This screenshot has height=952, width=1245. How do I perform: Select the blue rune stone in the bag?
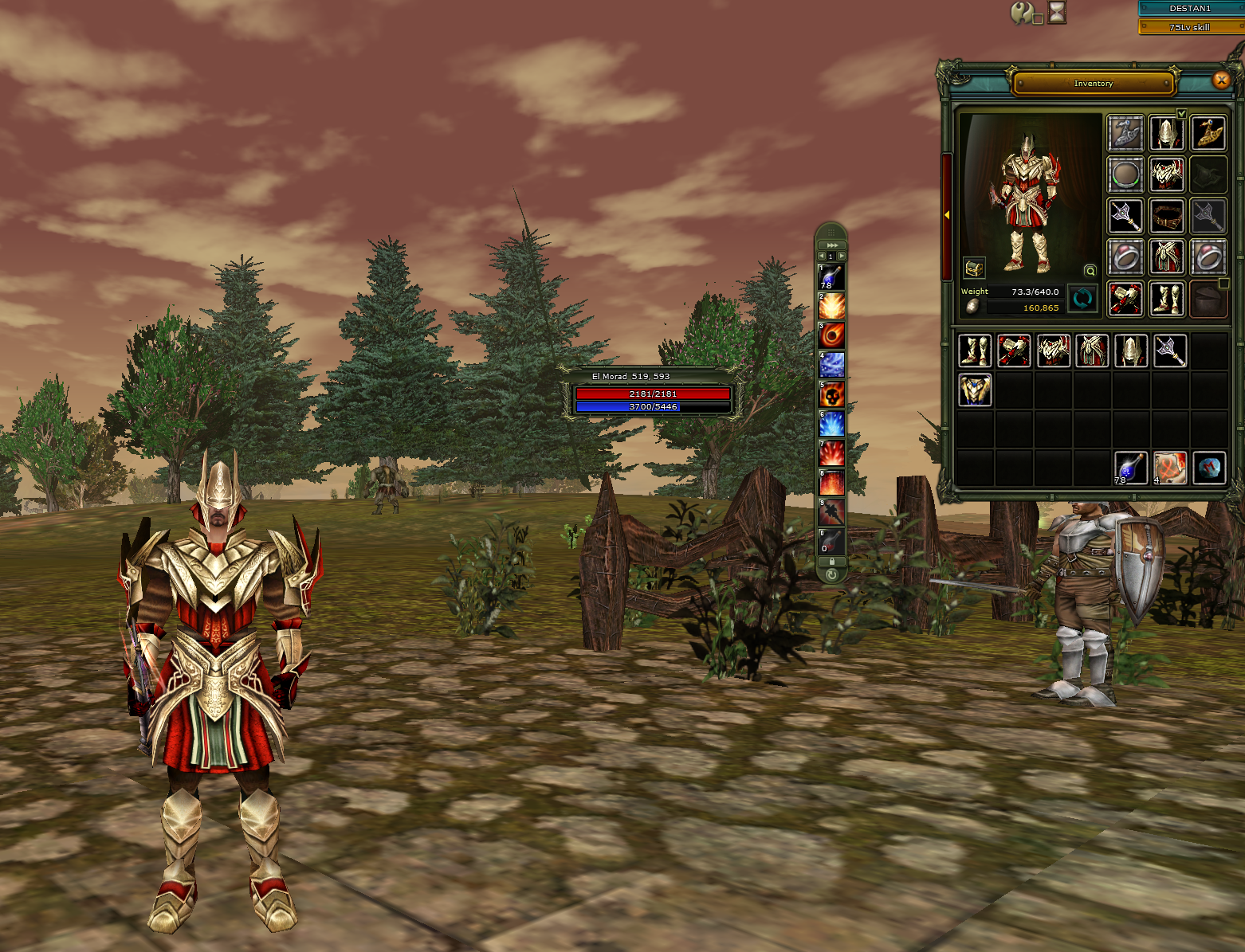pyautogui.click(x=1208, y=468)
